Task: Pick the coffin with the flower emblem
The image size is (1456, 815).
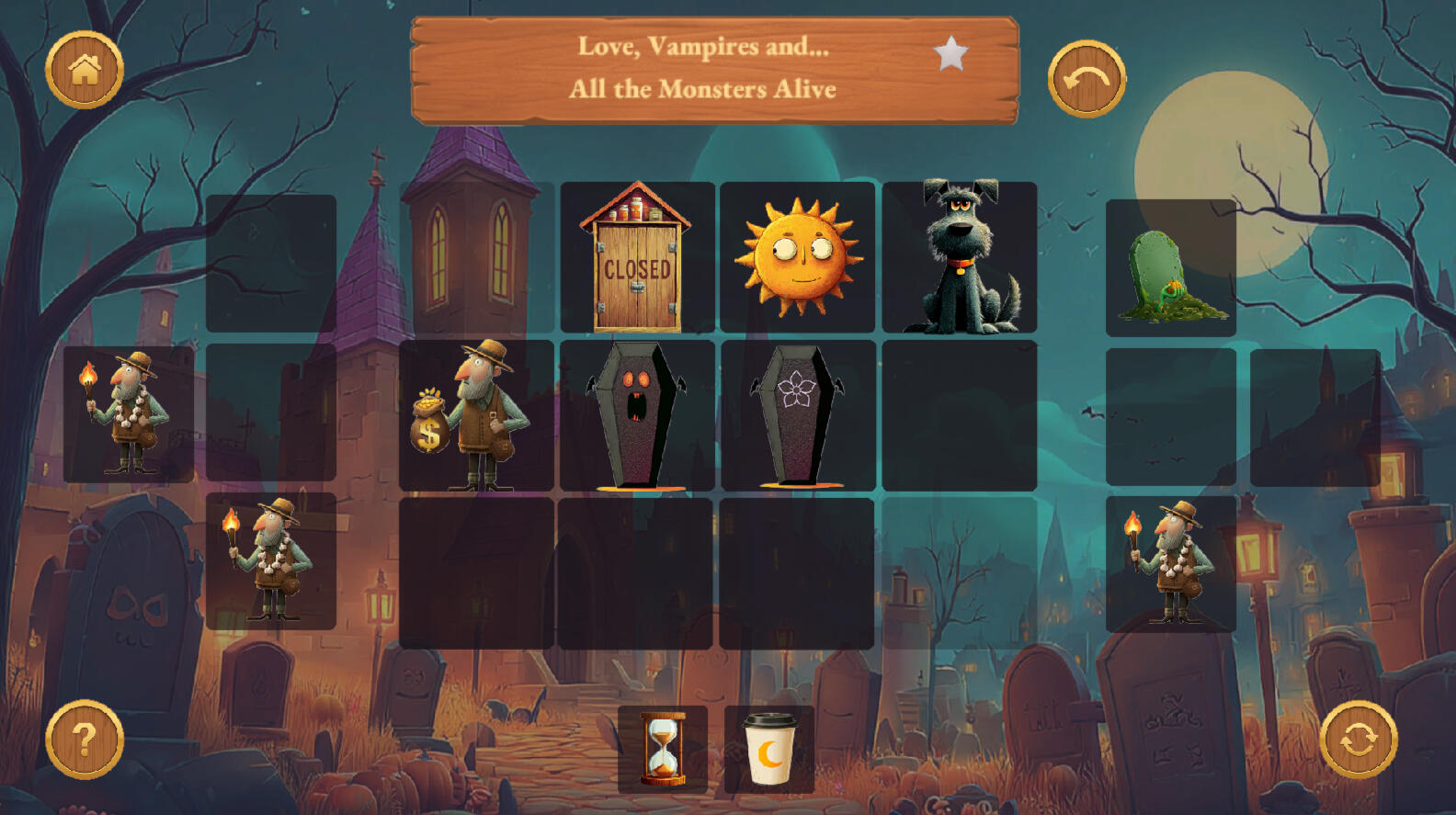Action: [797, 415]
